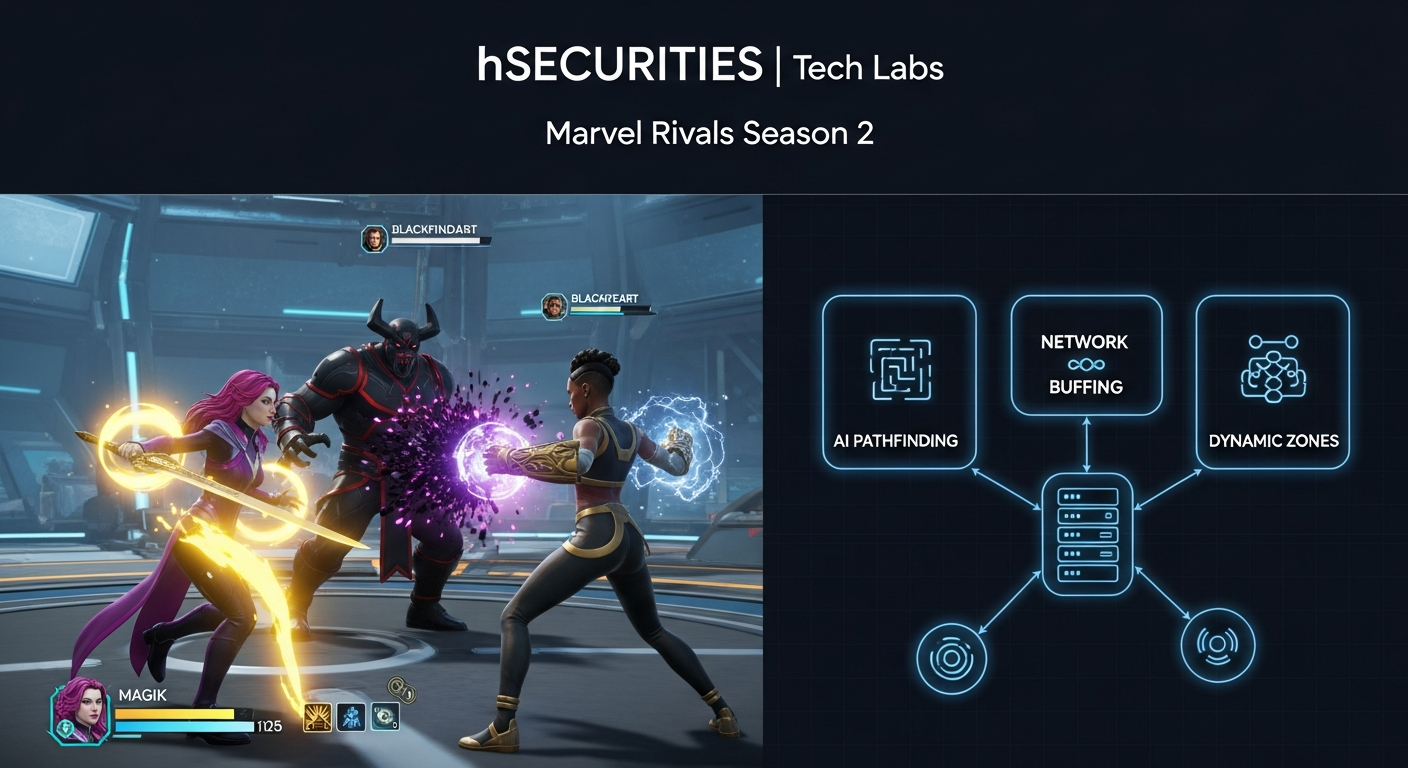Screen dimensions: 1408x768
Task: Select Magik's golden sword ability icon
Action: pyautogui.click(x=318, y=717)
